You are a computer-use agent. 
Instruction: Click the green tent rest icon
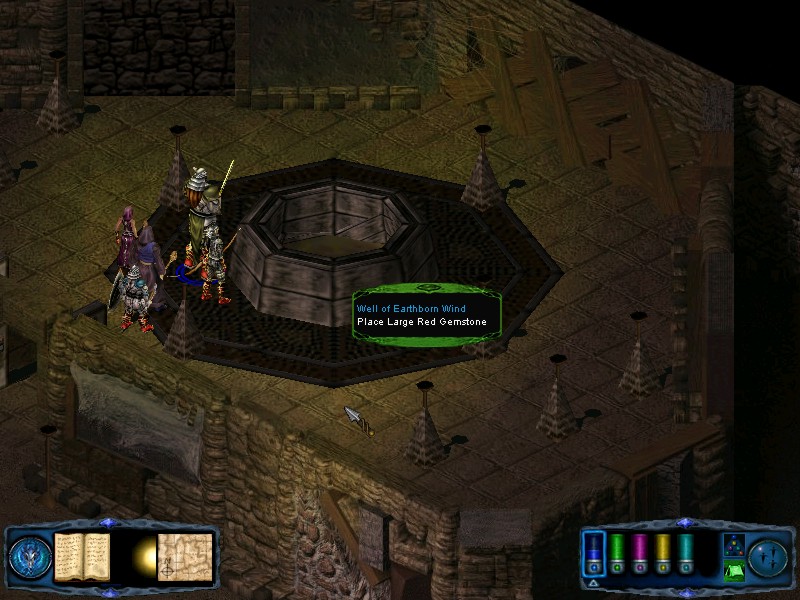(x=733, y=571)
